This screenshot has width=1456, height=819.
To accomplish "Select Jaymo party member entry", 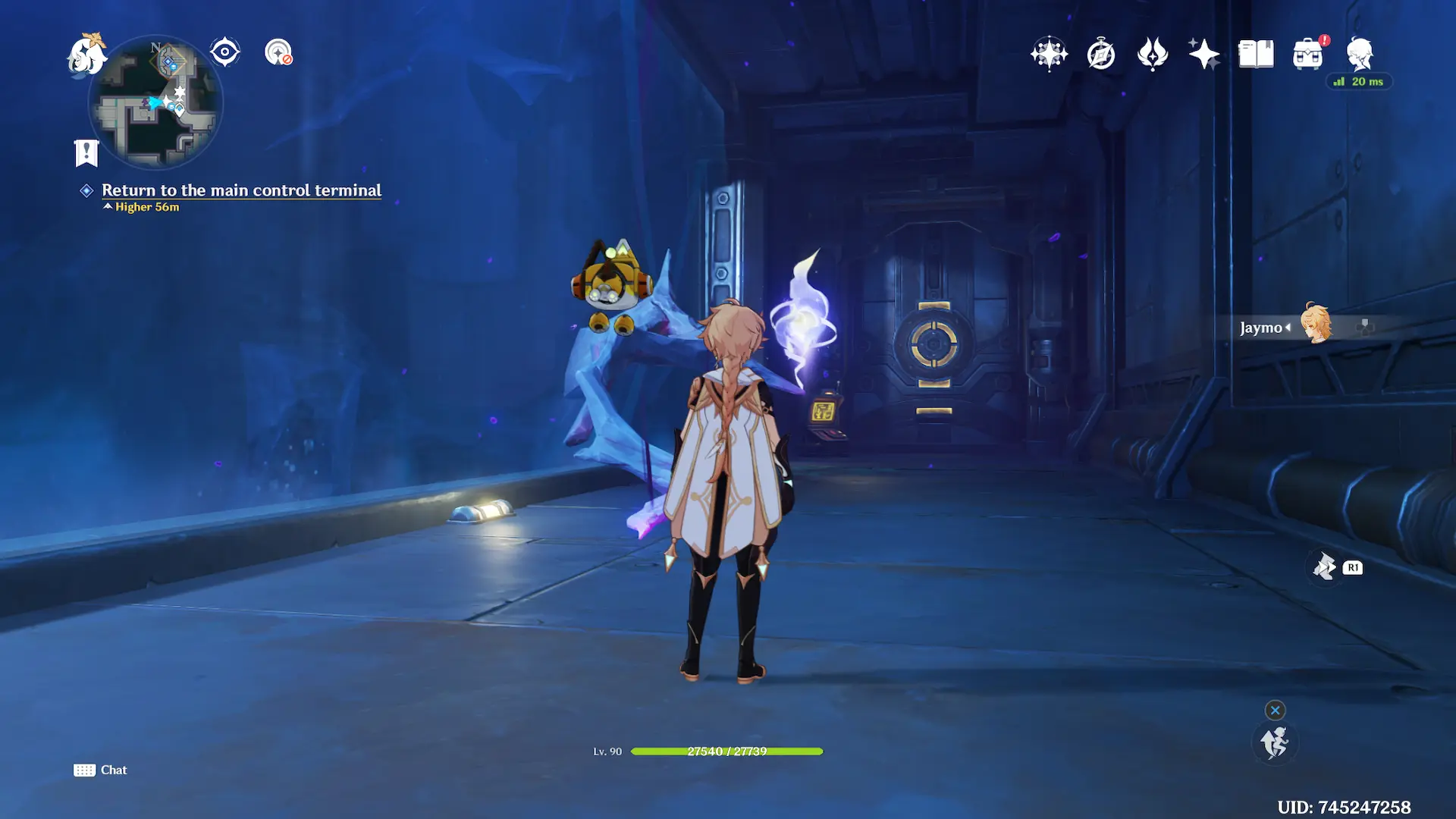I will pos(1288,327).
